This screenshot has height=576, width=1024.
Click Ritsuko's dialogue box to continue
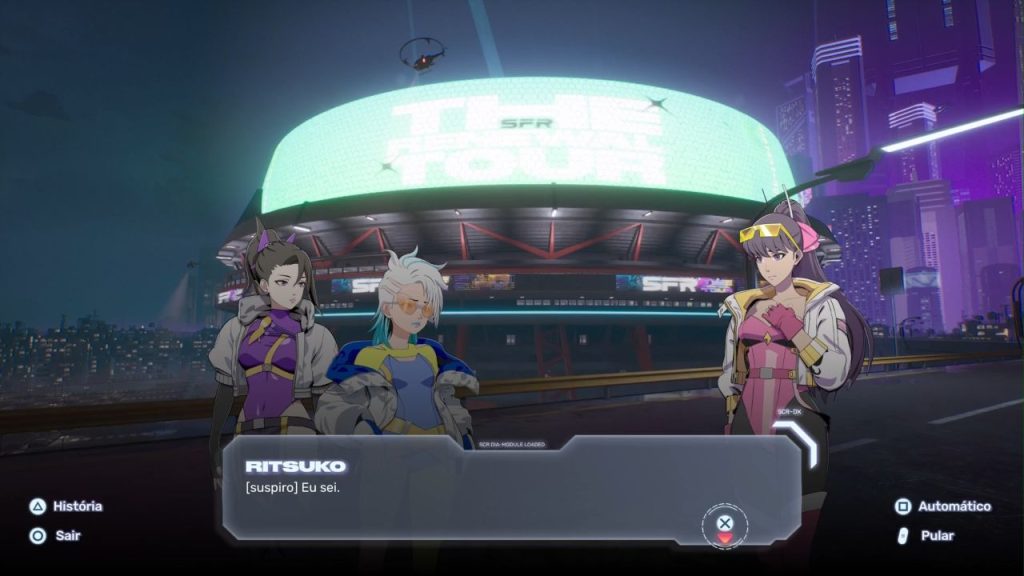510,488
